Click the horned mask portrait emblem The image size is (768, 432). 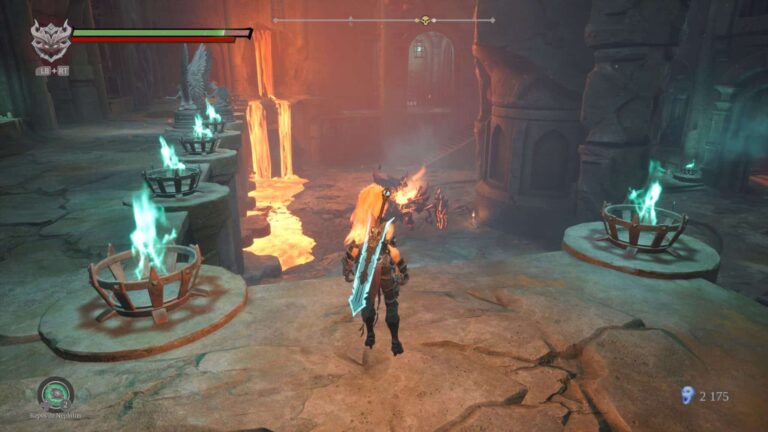[x=49, y=41]
